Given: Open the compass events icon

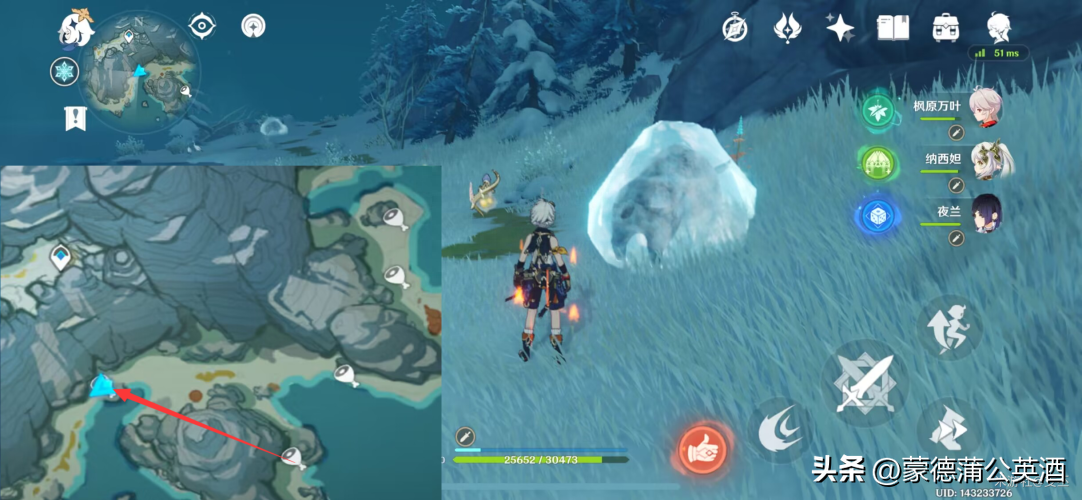Looking at the screenshot, I should coord(735,28).
